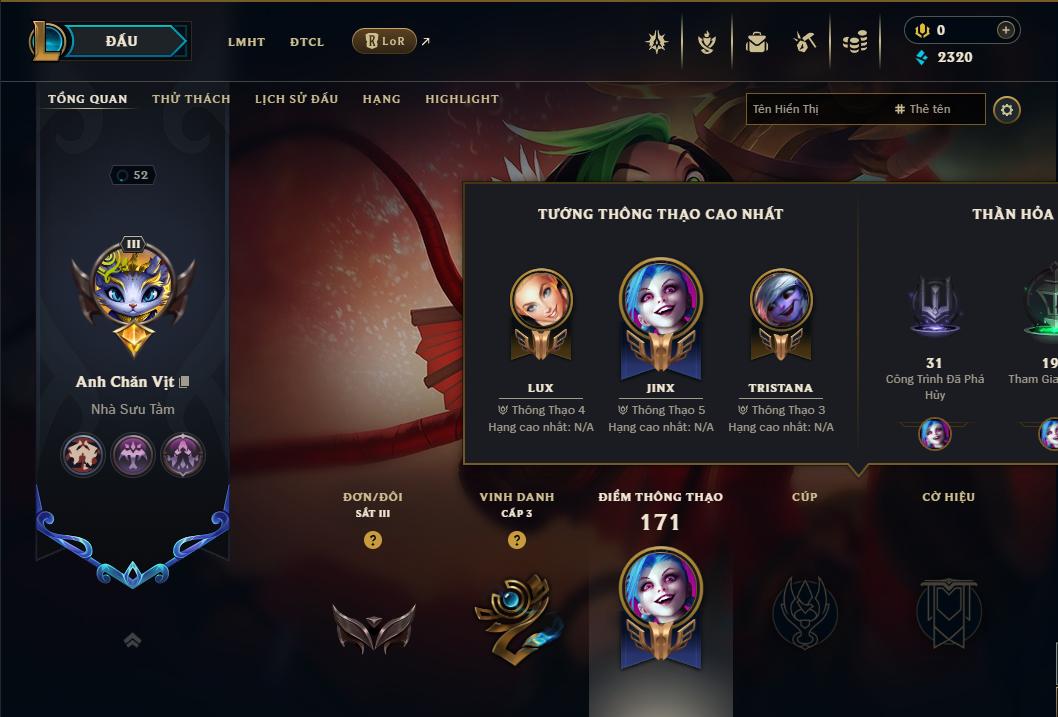The image size is (1058, 717).
Task: Click the ĐẤU play button
Action: pyautogui.click(x=122, y=41)
